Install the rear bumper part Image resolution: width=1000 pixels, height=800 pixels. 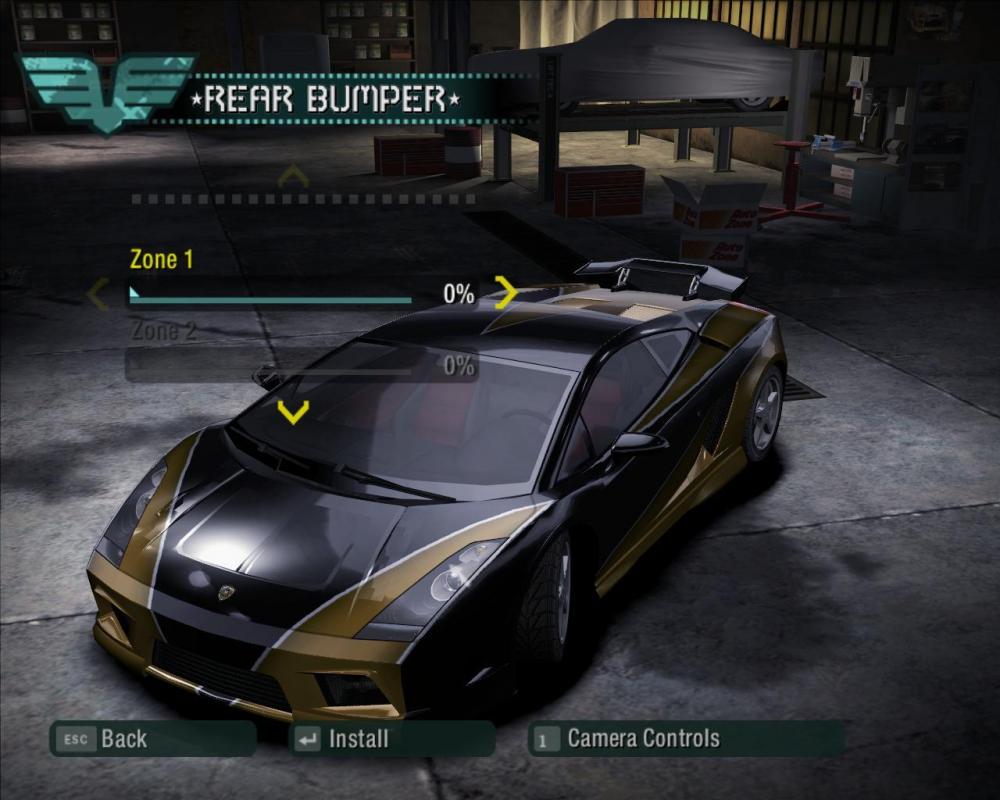(x=391, y=740)
